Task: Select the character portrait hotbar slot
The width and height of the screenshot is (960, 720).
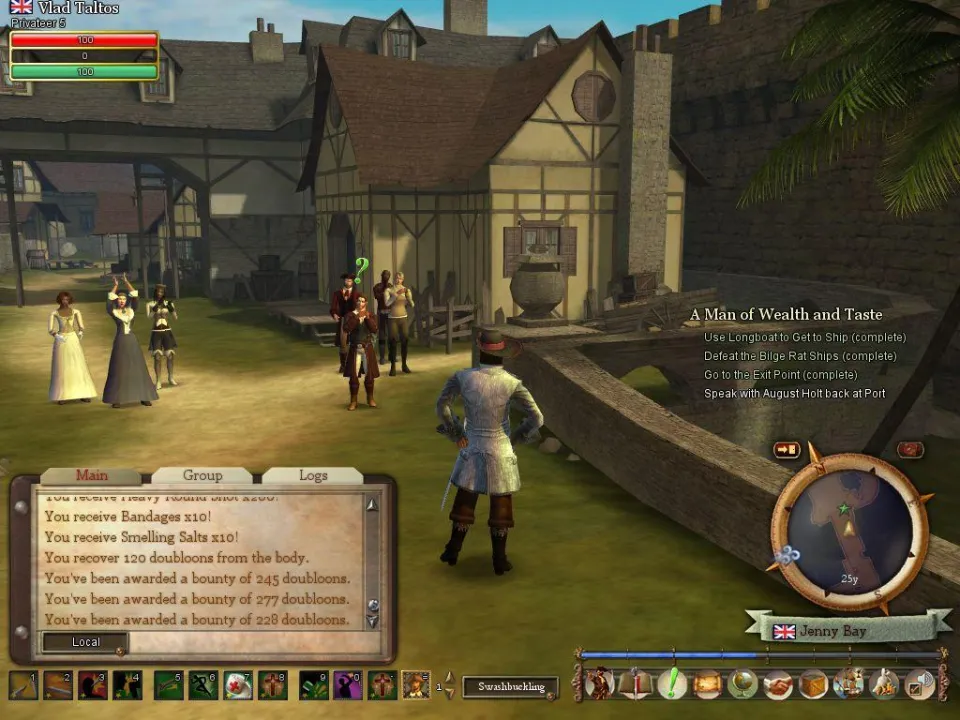Action: click(x=415, y=685)
